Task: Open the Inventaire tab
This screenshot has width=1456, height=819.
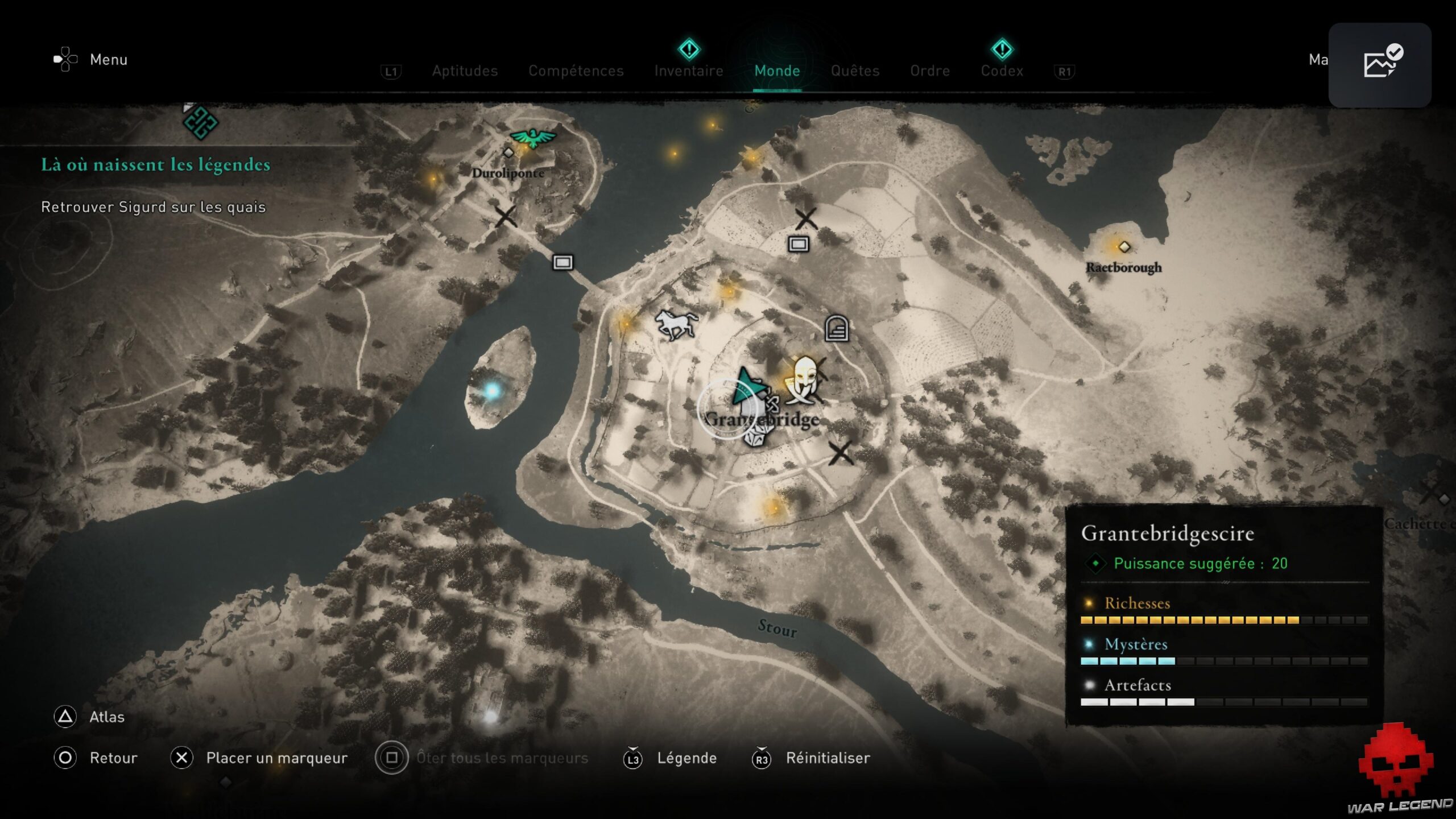Action: 689,71
